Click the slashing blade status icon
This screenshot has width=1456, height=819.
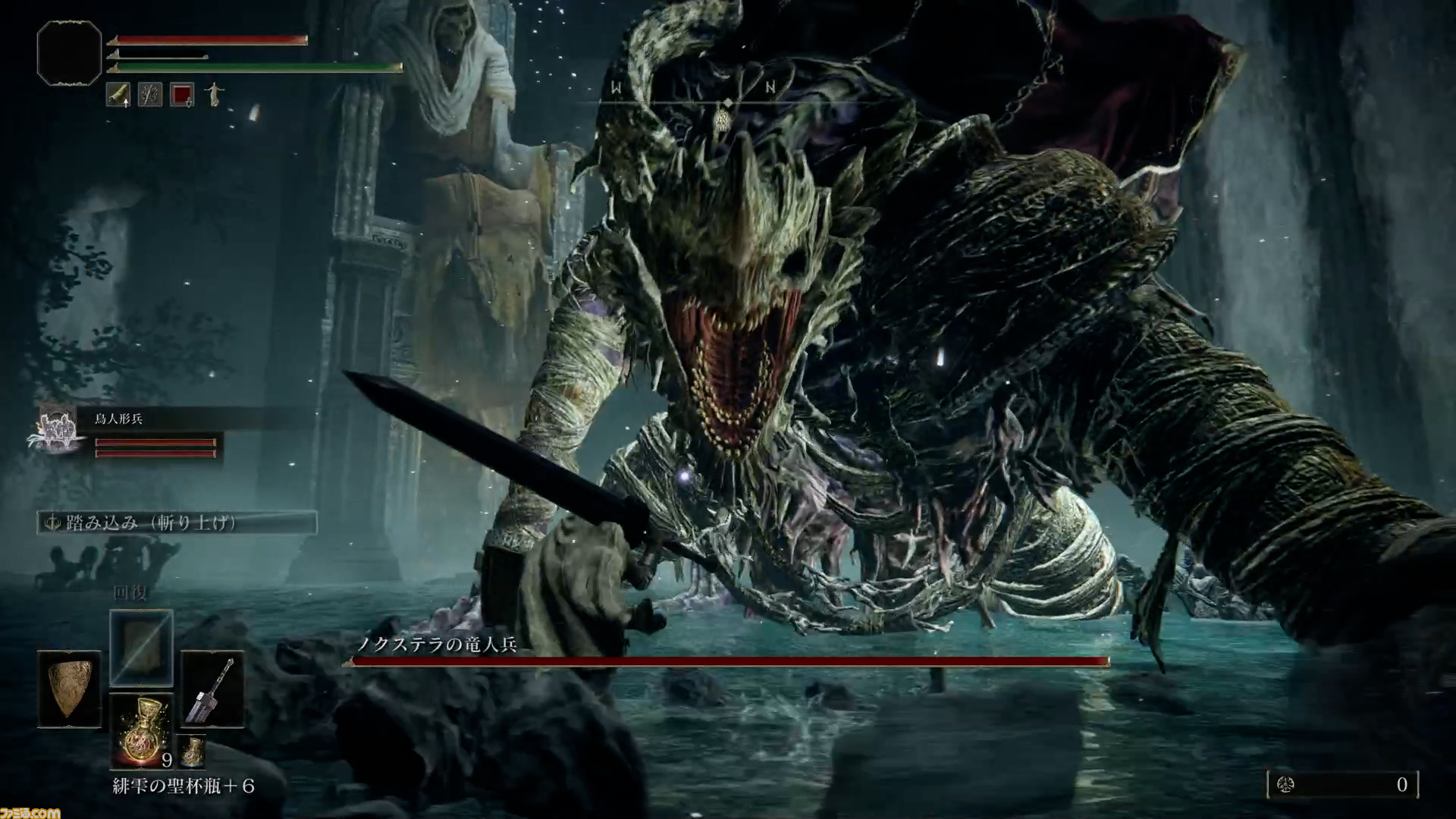pos(150,95)
